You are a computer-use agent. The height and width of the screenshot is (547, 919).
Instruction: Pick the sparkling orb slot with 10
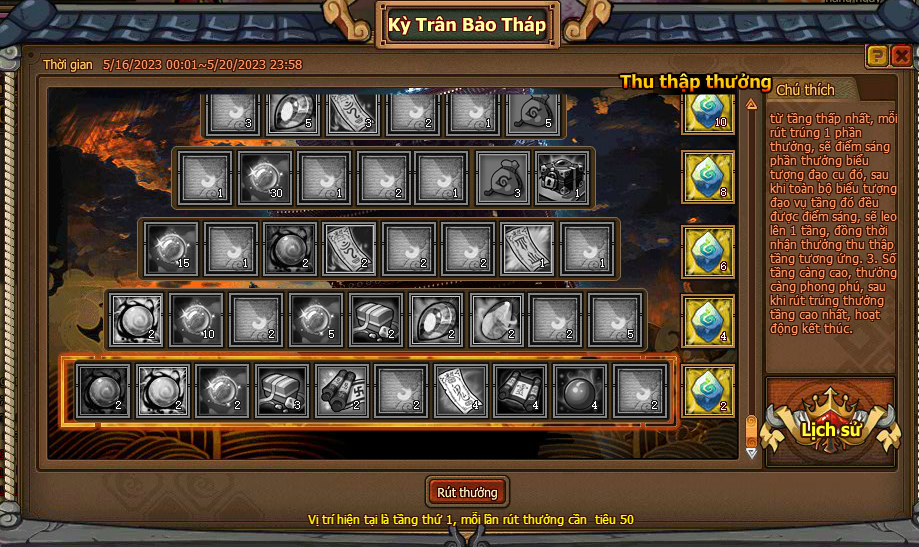pos(196,319)
